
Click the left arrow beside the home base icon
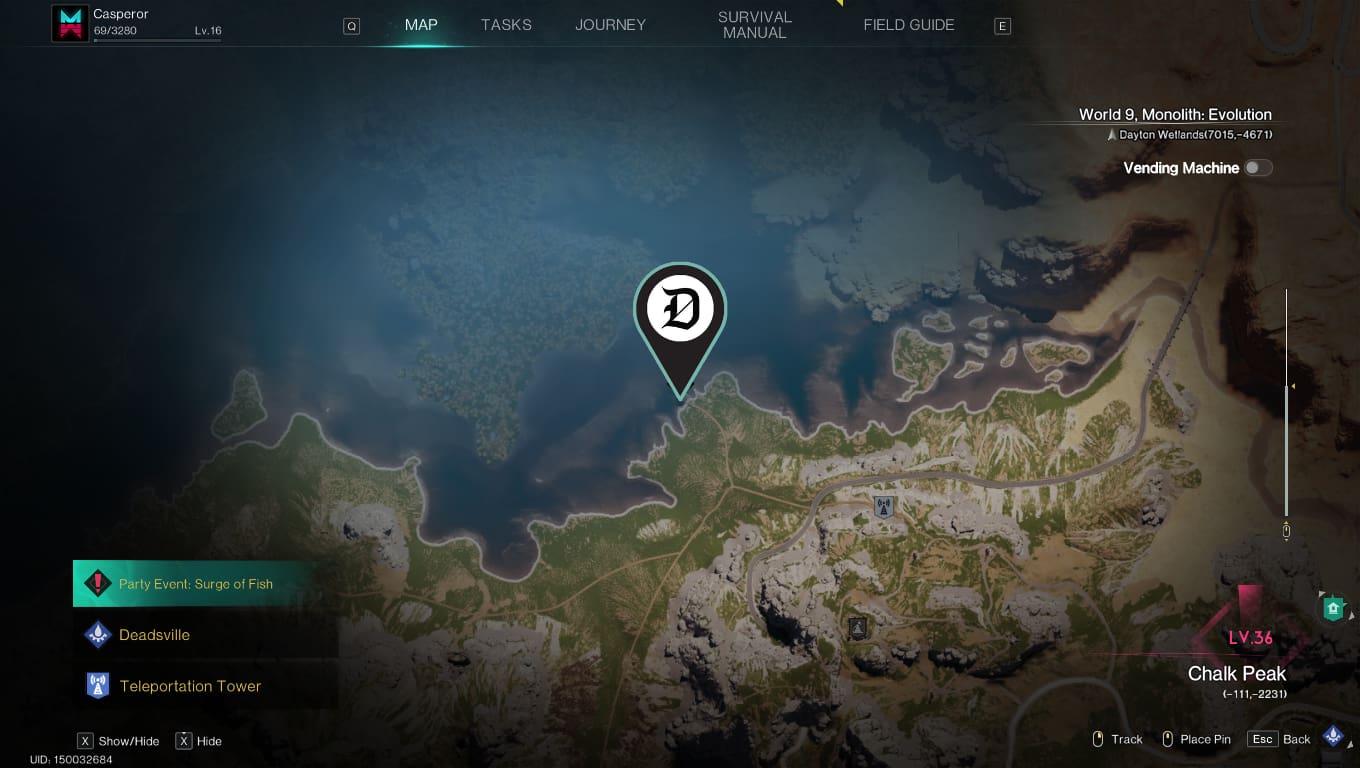coord(1321,592)
